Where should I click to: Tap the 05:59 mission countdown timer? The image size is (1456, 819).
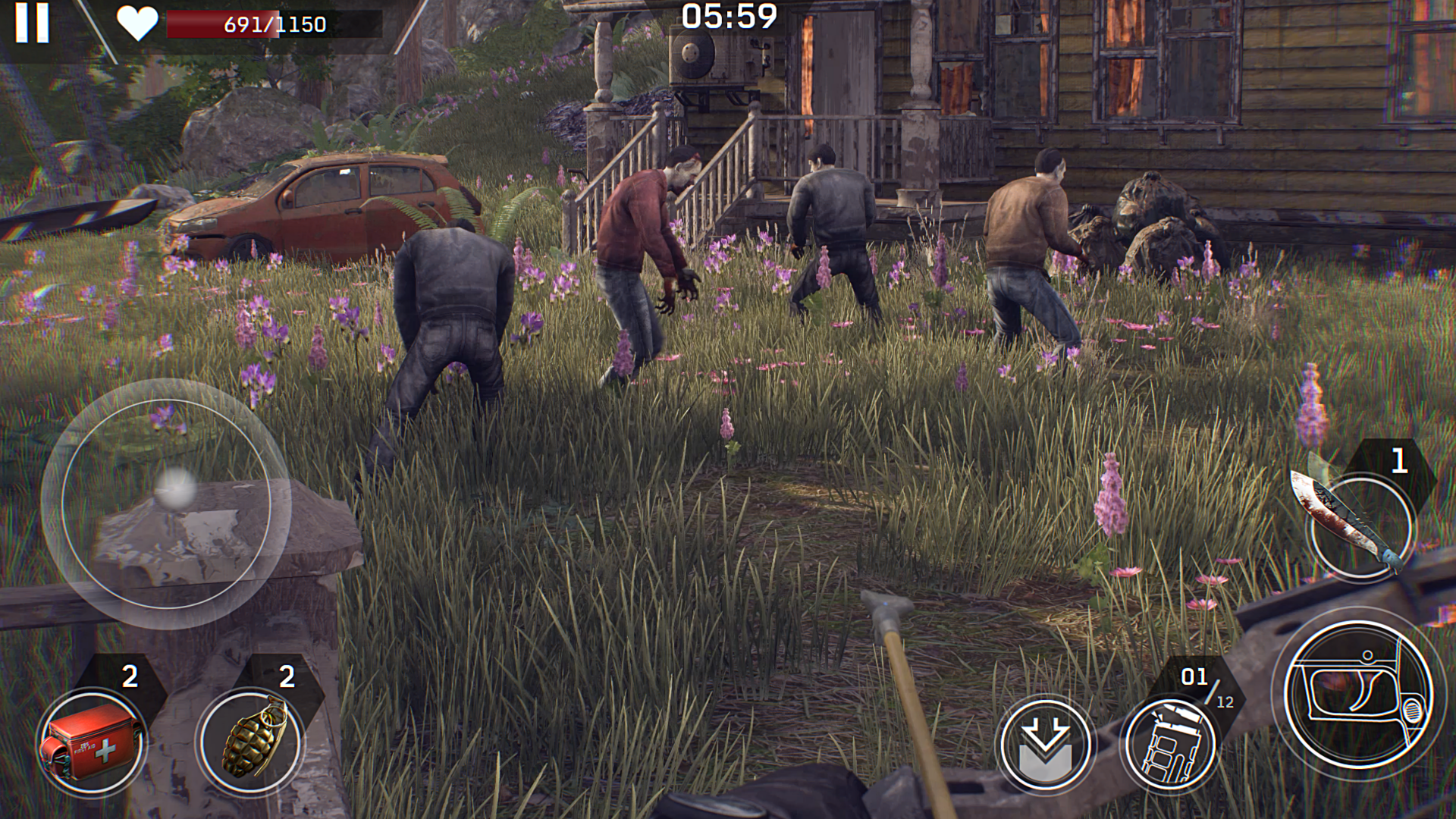click(x=729, y=16)
